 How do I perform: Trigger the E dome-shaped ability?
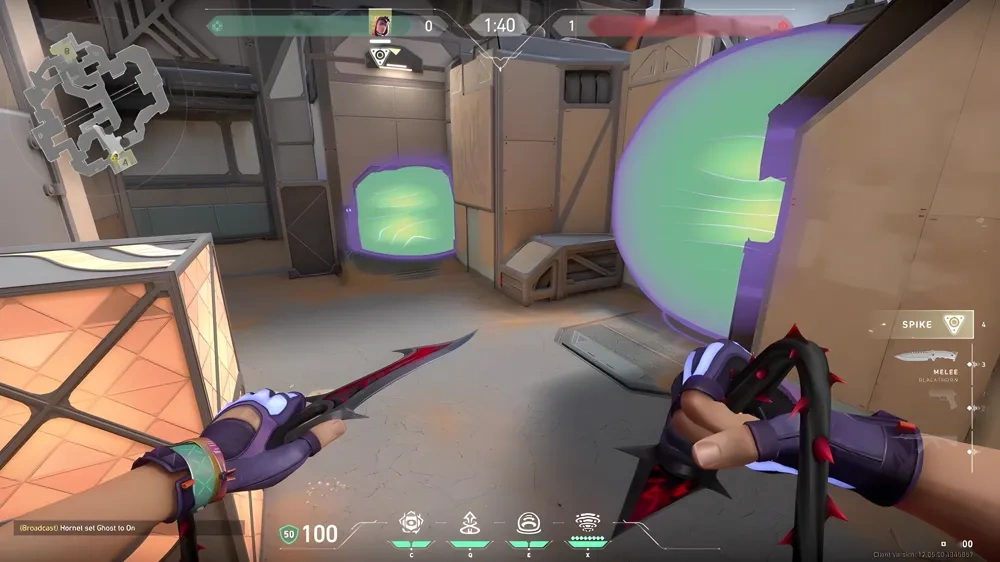[x=528, y=523]
